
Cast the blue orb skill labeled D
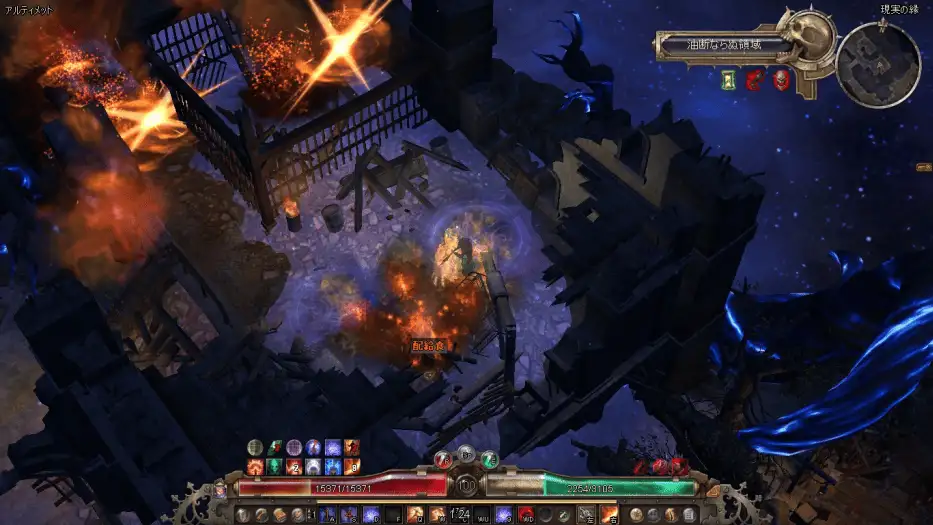pos(371,514)
